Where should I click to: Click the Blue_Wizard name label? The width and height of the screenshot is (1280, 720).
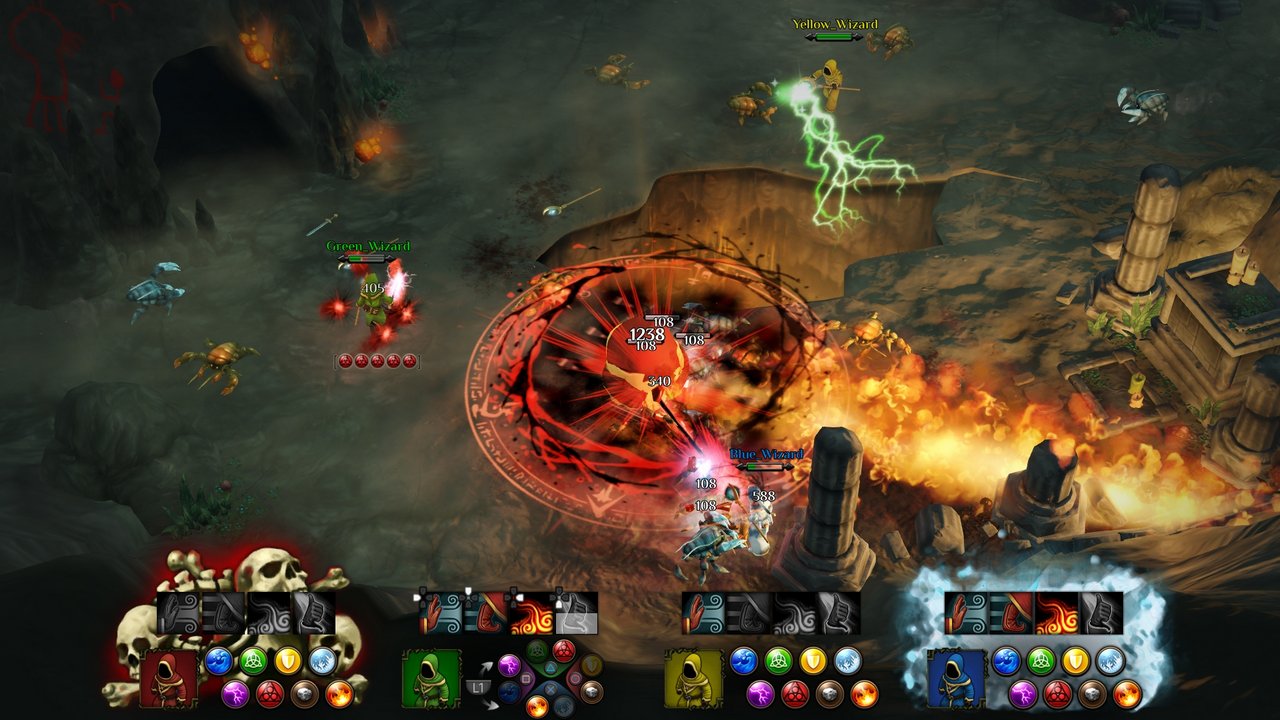click(x=766, y=454)
